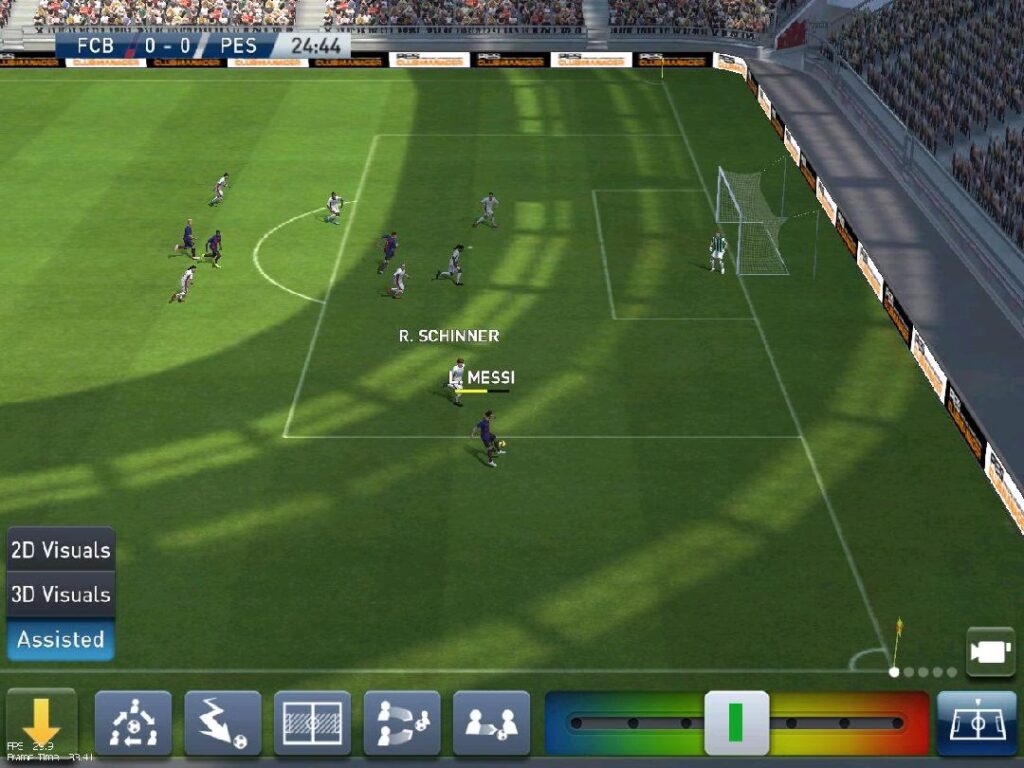Choose the player swap arrows tactic
This screenshot has height=768, width=1024.
coord(402,723)
